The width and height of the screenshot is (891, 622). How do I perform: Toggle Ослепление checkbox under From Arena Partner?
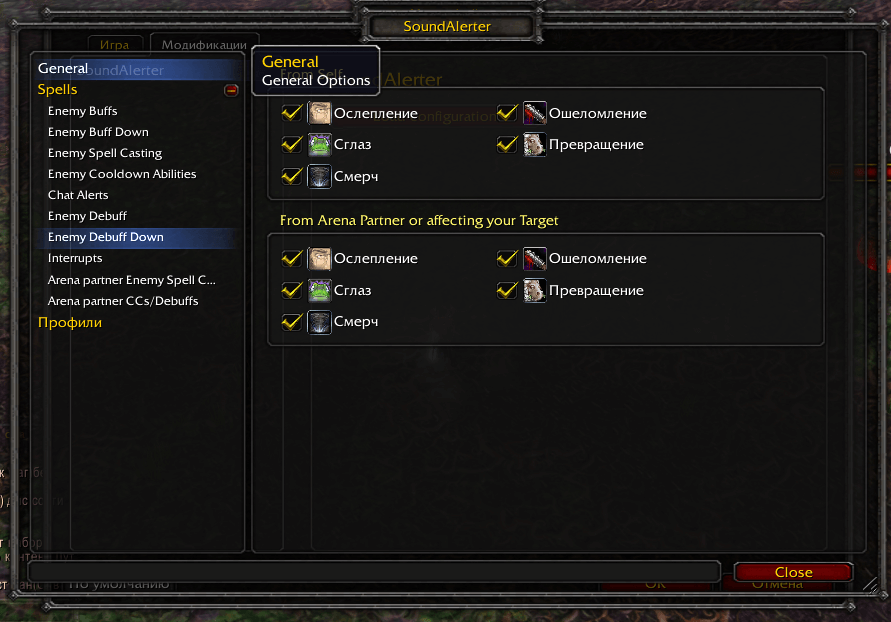[292, 259]
